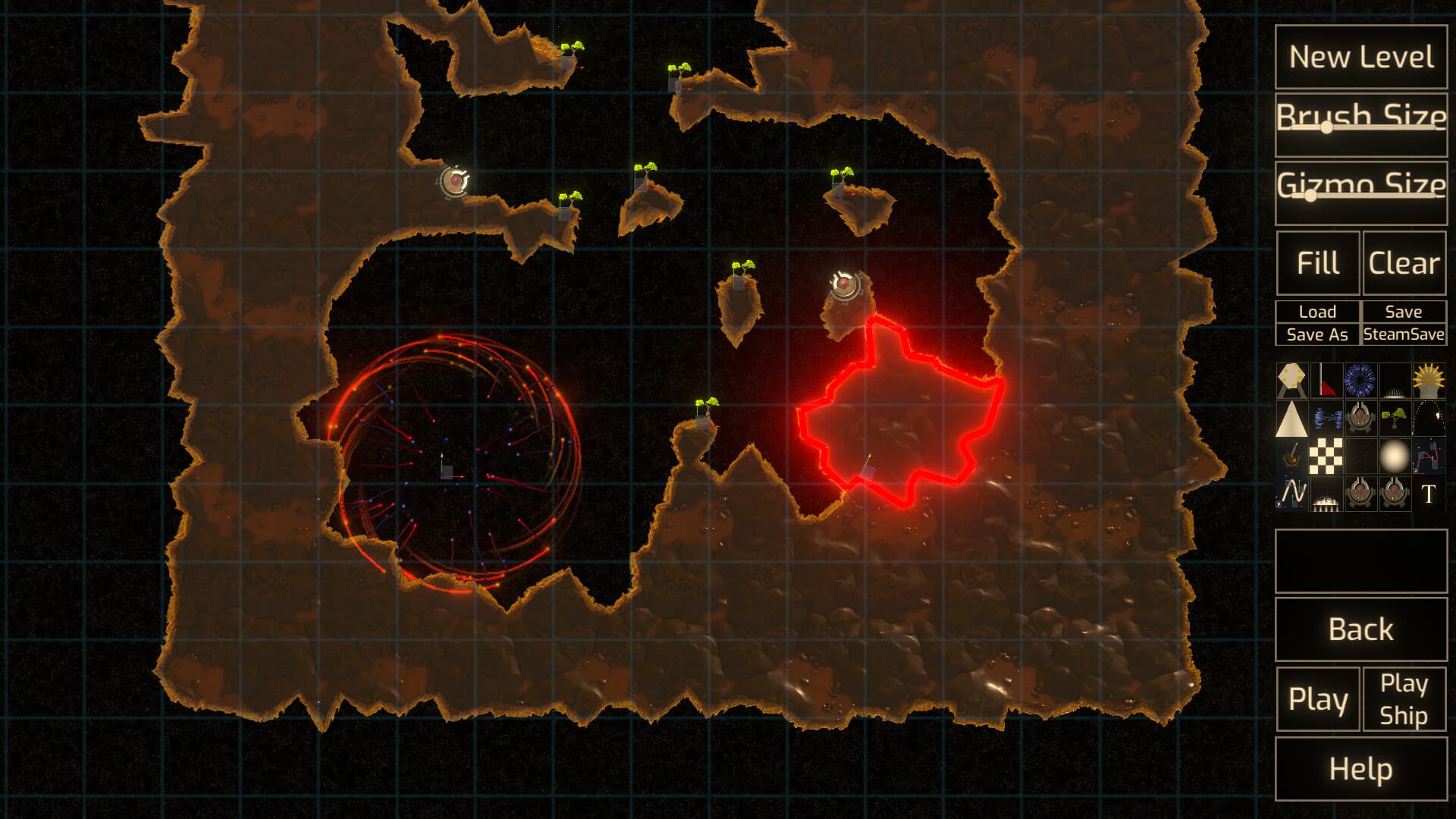Pick the fountain prop icon
This screenshot has width=1456, height=819.
[1395, 381]
